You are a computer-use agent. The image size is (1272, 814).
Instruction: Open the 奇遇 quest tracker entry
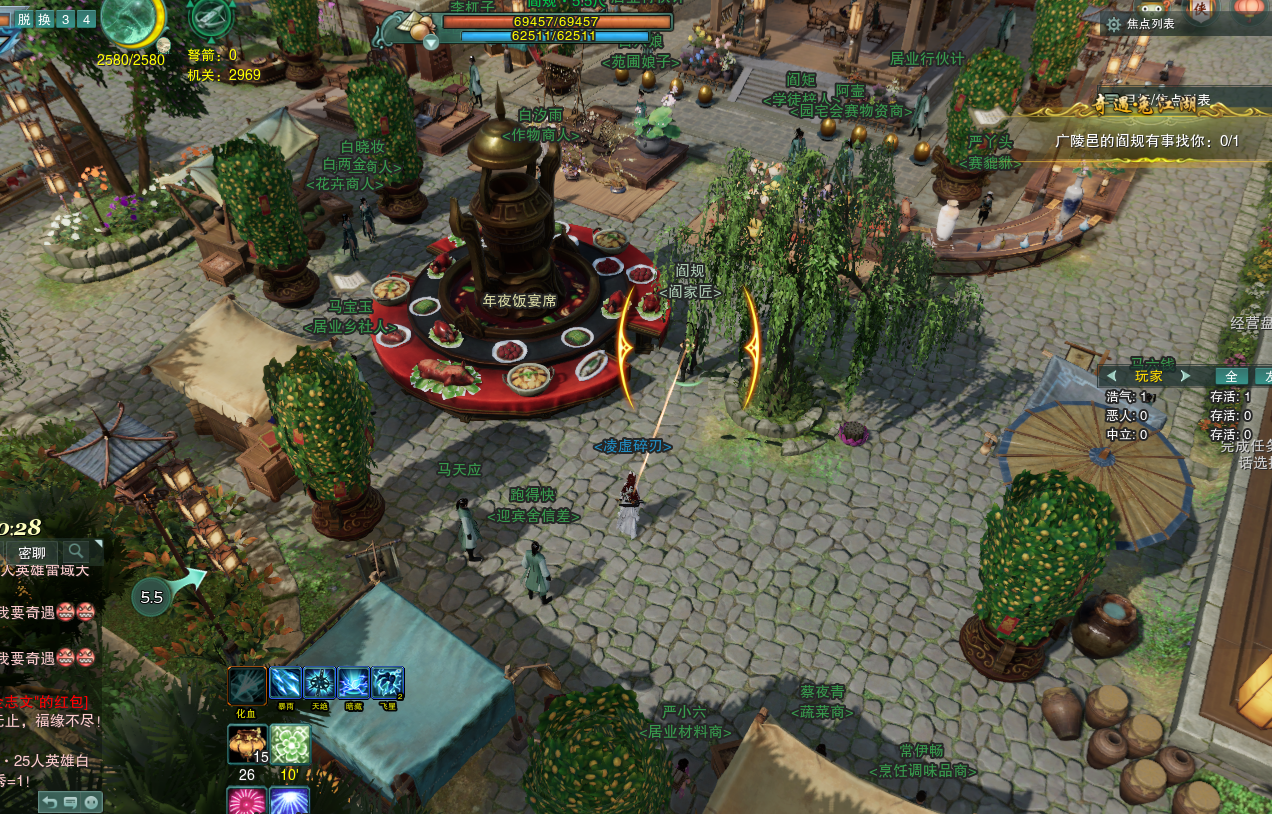pyautogui.click(x=1146, y=141)
